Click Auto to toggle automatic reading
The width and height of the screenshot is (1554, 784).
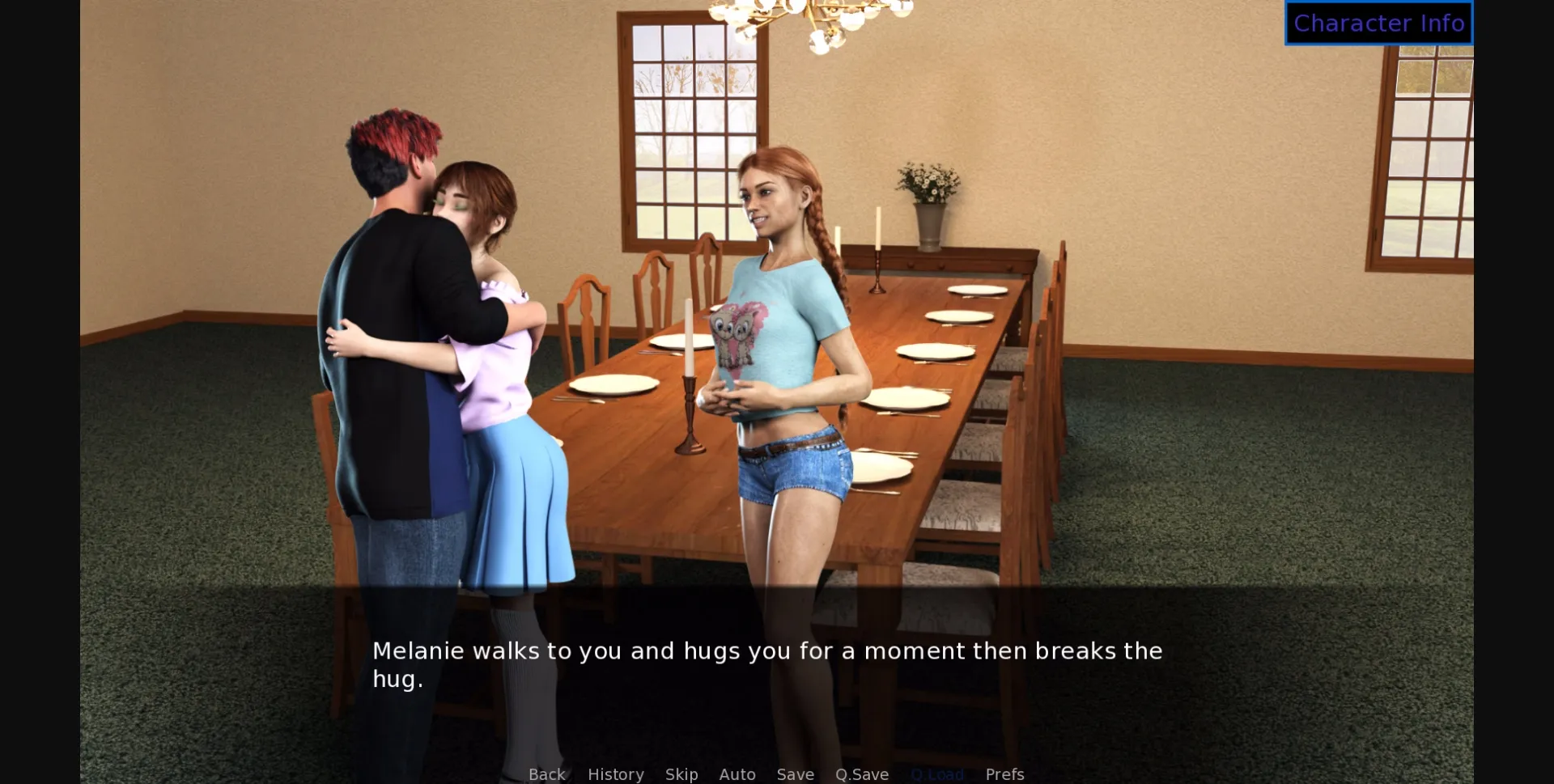point(737,773)
